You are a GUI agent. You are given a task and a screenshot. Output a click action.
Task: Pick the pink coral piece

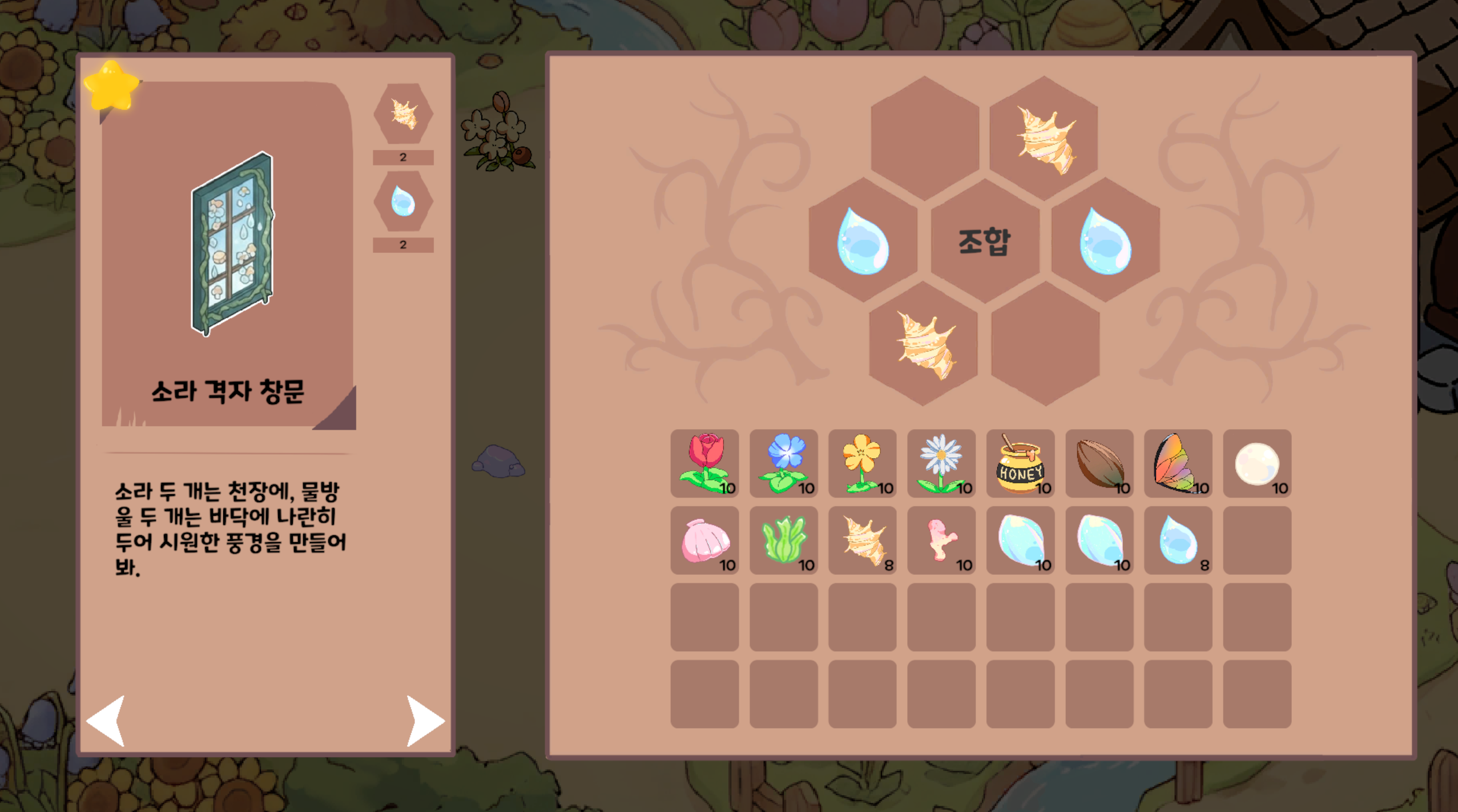click(x=942, y=541)
